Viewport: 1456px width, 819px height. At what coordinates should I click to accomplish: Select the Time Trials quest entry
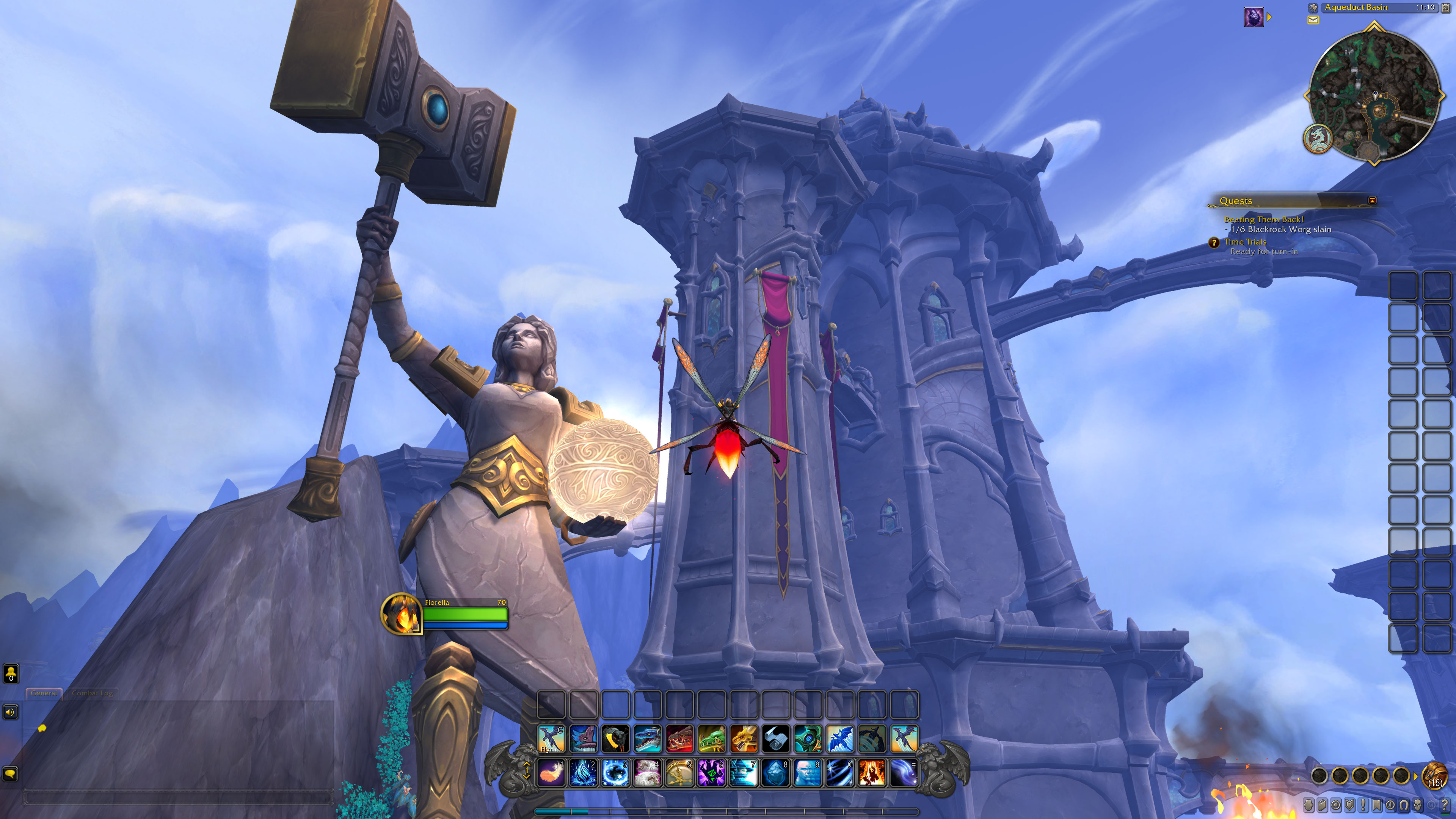tap(1244, 242)
